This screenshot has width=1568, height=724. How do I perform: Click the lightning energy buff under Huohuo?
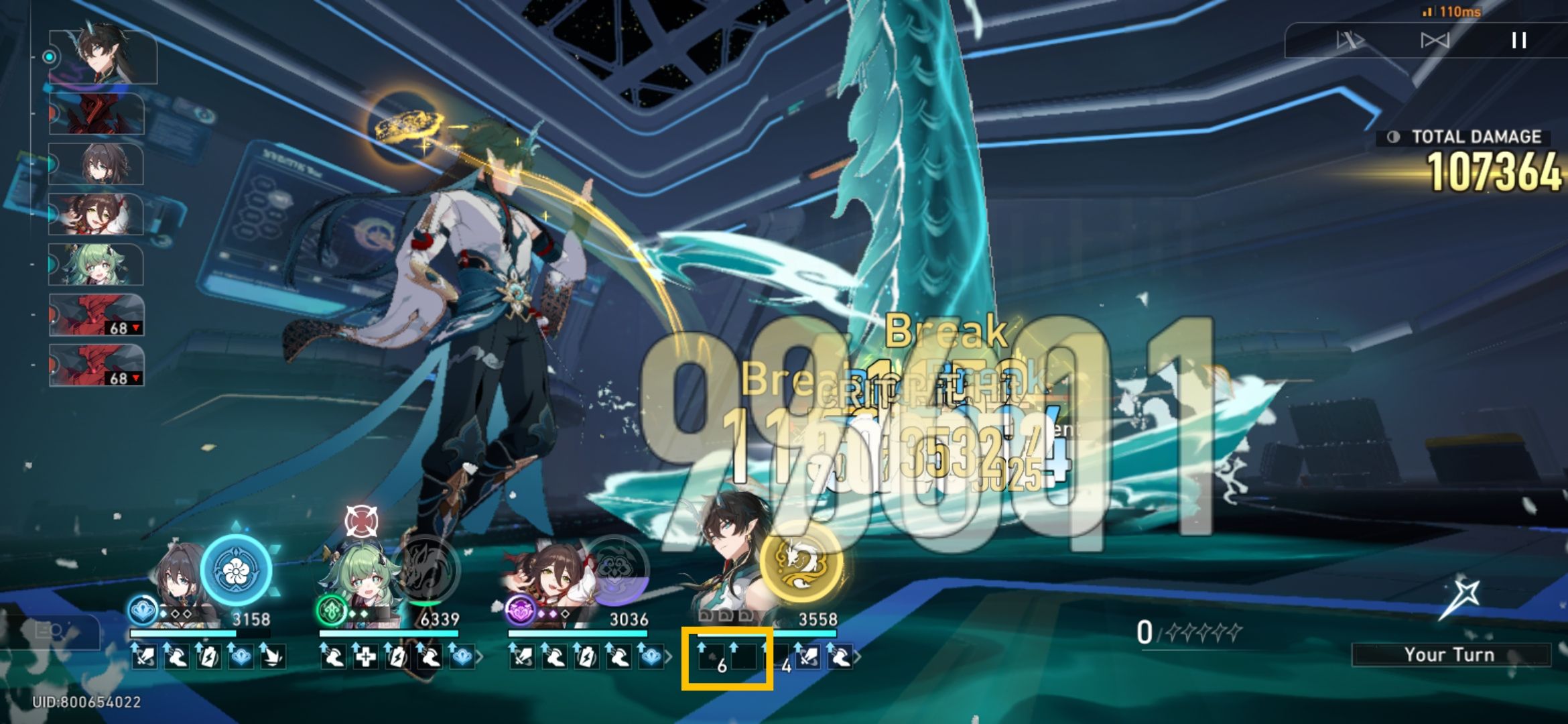pos(397,658)
